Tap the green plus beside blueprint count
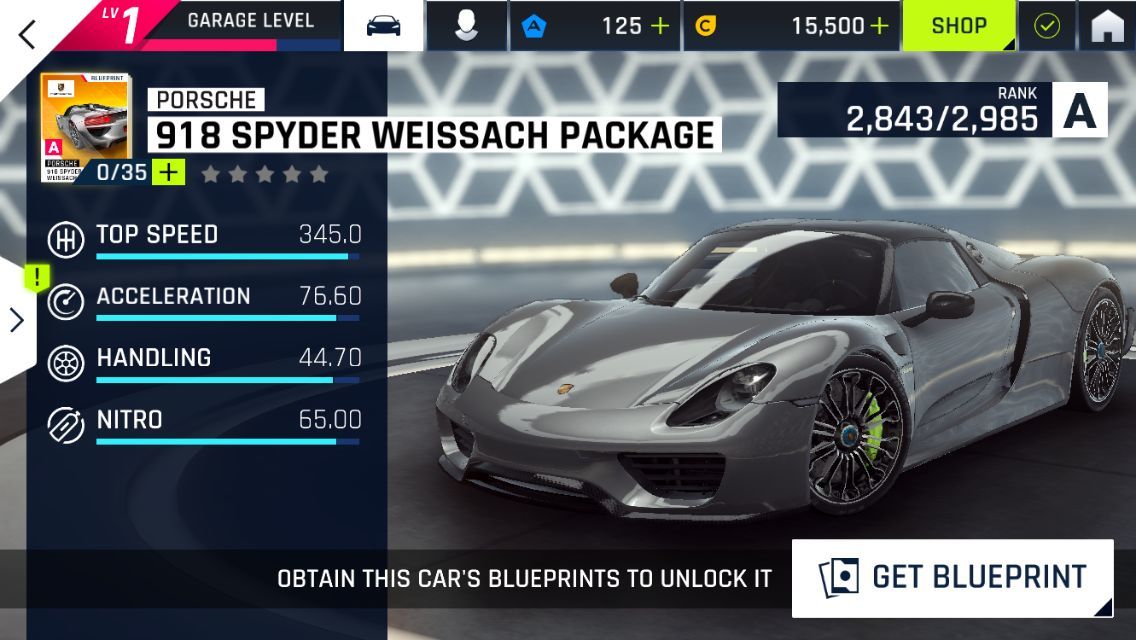Image resolution: width=1136 pixels, height=640 pixels. (169, 172)
